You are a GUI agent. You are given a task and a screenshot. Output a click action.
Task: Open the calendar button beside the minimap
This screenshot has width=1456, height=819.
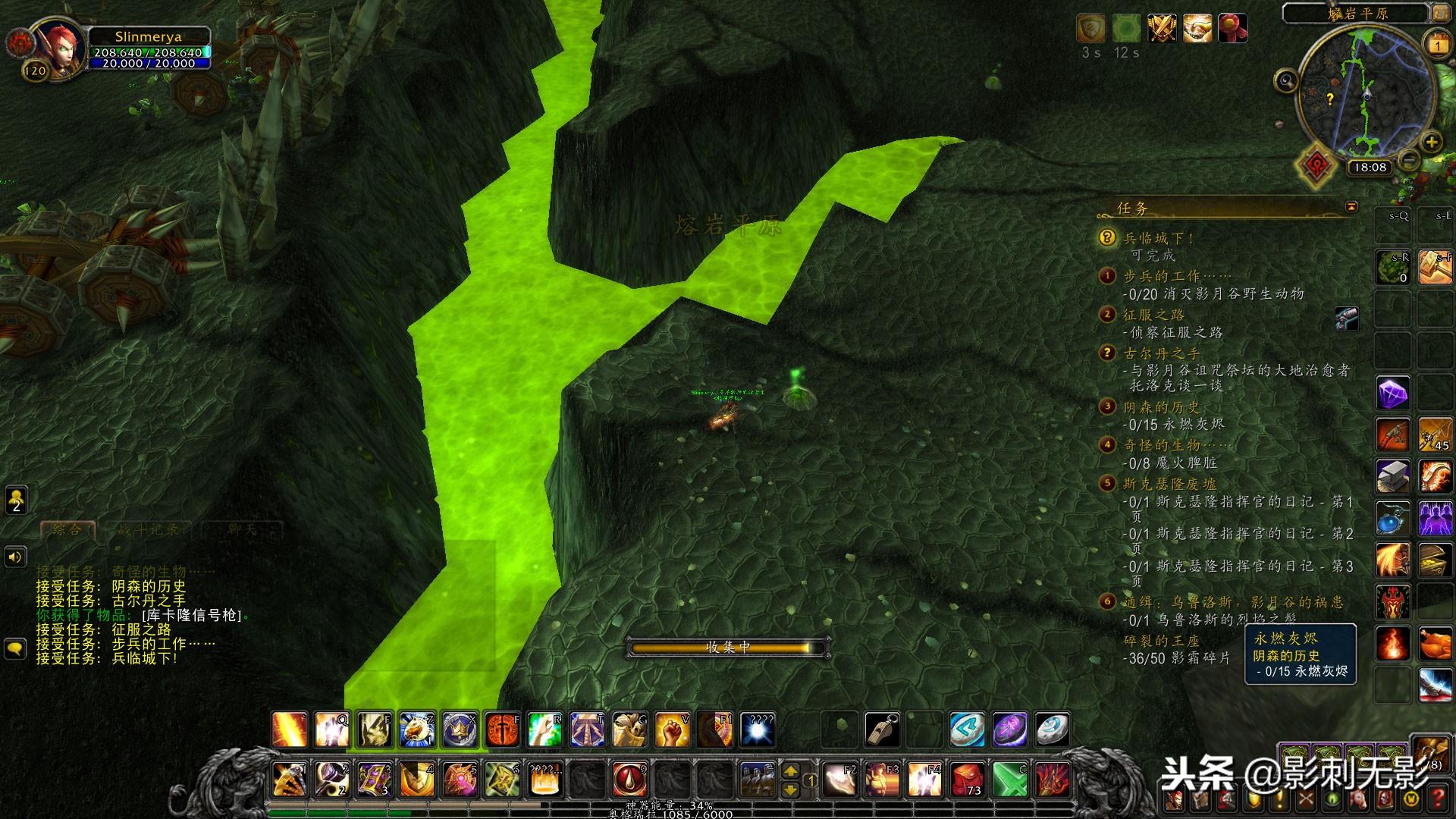pos(1438,45)
